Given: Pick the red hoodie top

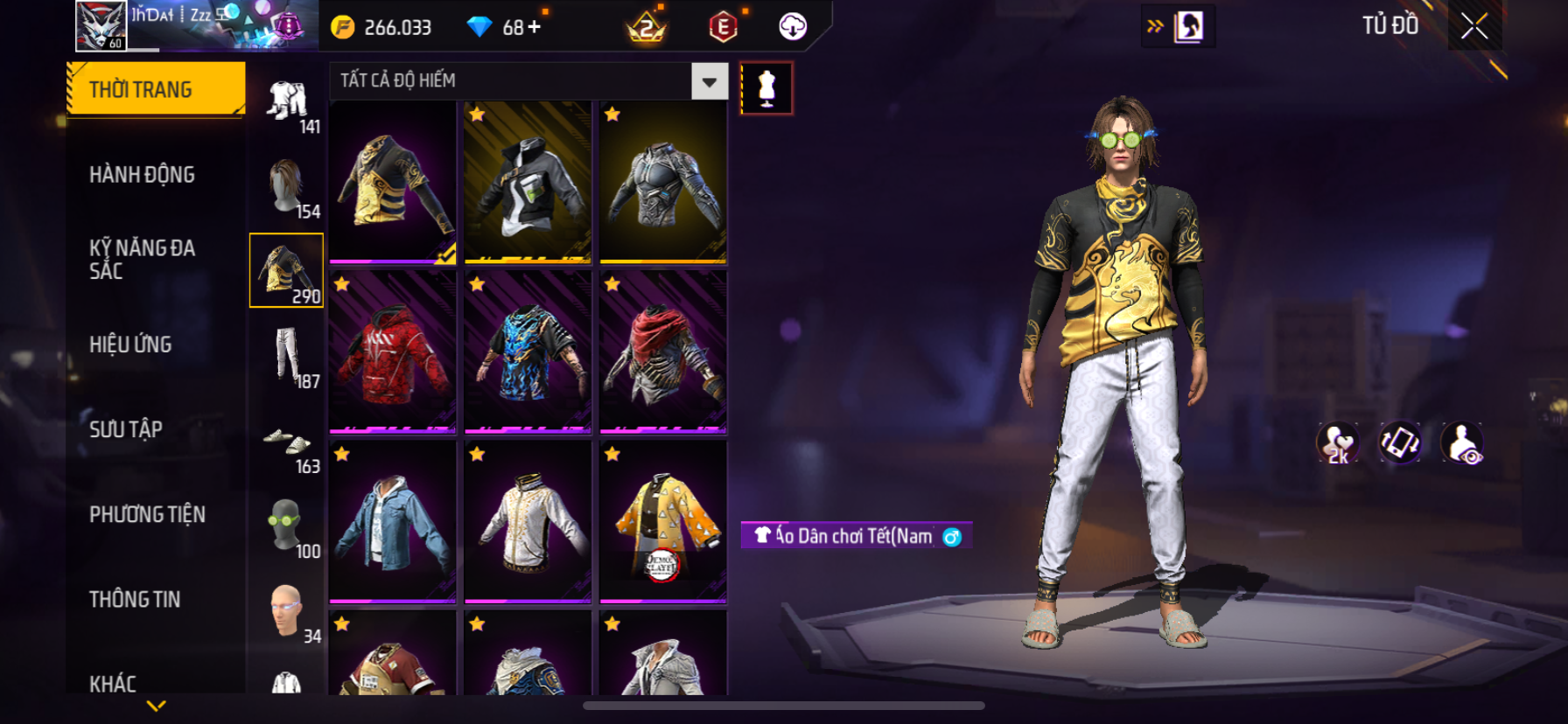Looking at the screenshot, I should [393, 352].
